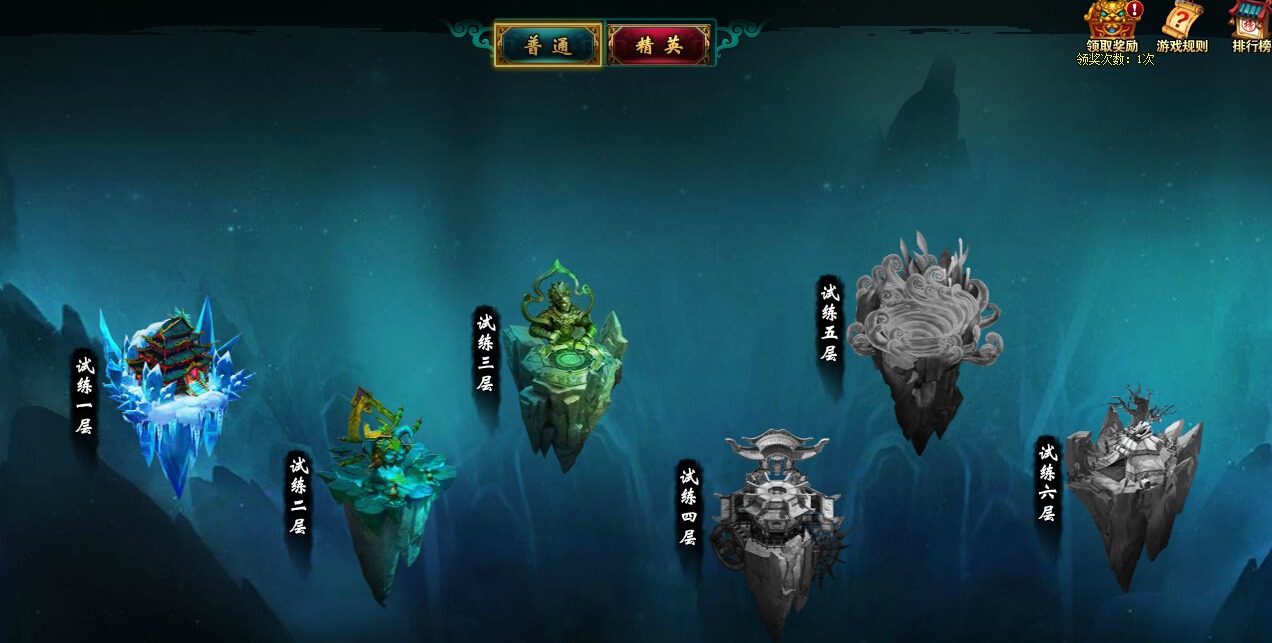The height and width of the screenshot is (643, 1272).
Task: Select the locked 试炼四层 stage
Action: point(775,520)
